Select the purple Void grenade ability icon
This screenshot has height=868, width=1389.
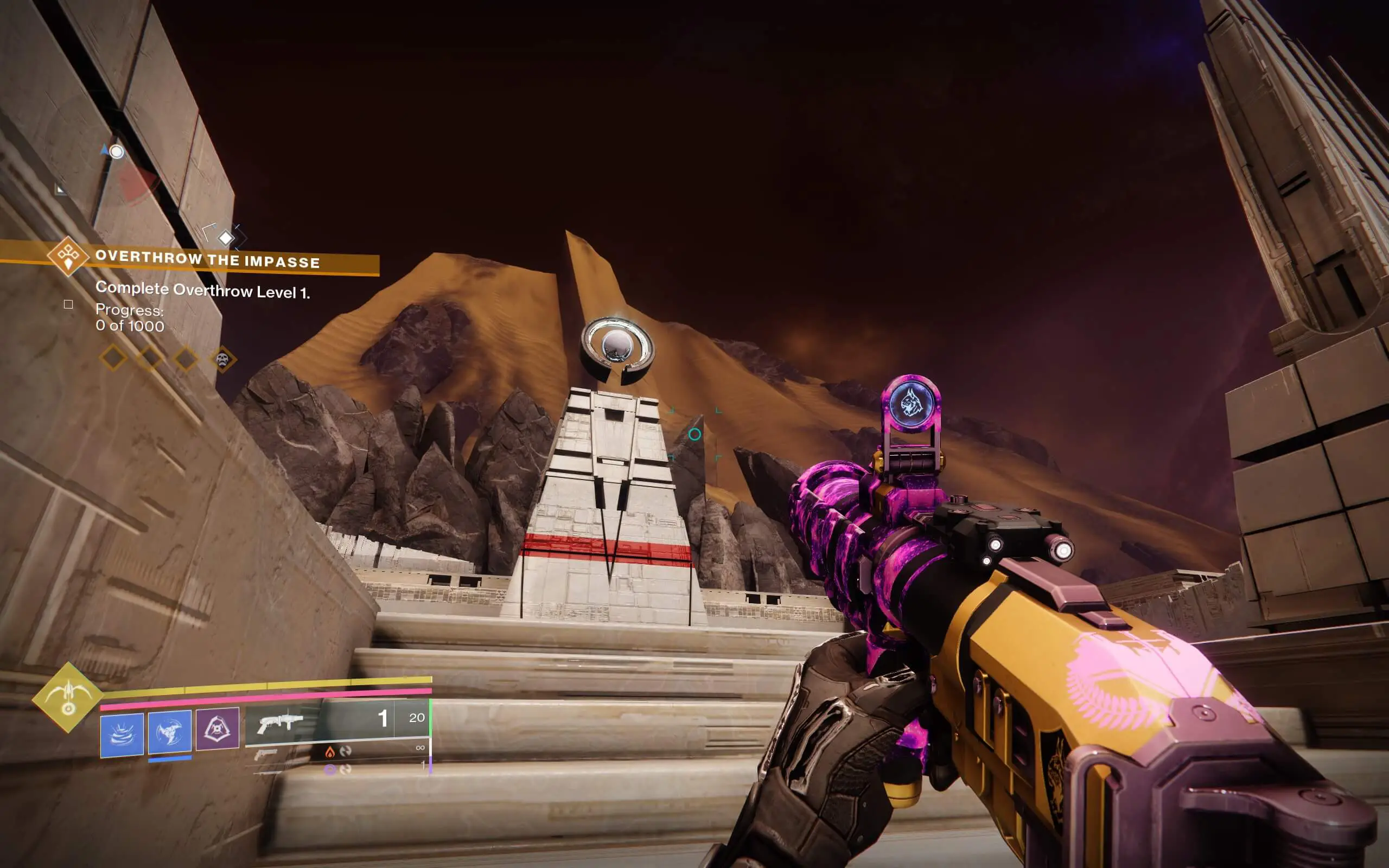coord(218,728)
